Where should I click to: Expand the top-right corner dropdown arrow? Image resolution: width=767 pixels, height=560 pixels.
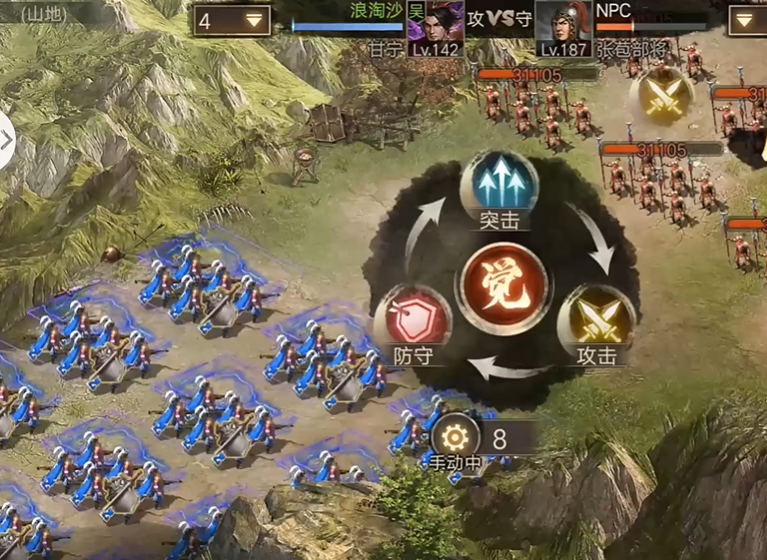(x=746, y=20)
